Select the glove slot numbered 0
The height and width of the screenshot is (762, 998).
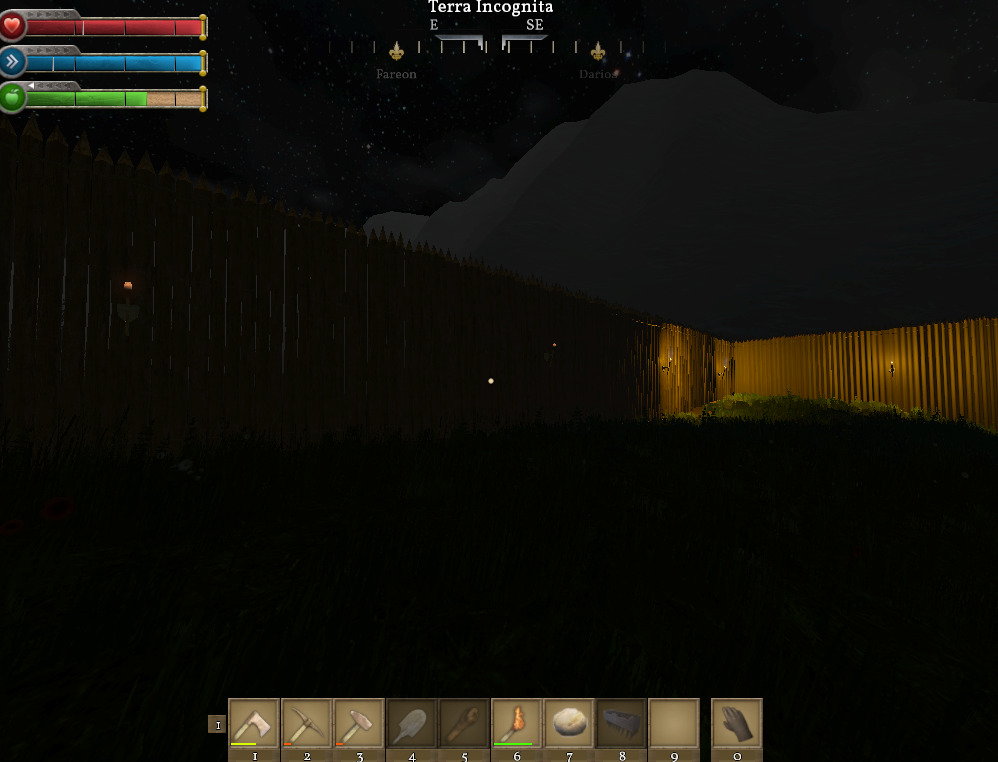737,723
